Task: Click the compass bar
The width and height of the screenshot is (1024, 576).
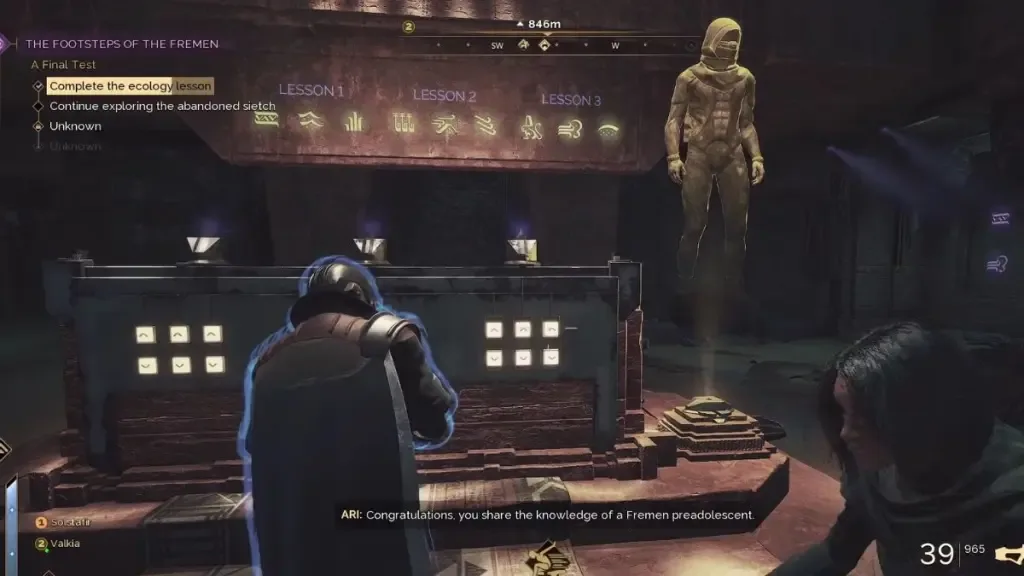Action: [x=545, y=45]
